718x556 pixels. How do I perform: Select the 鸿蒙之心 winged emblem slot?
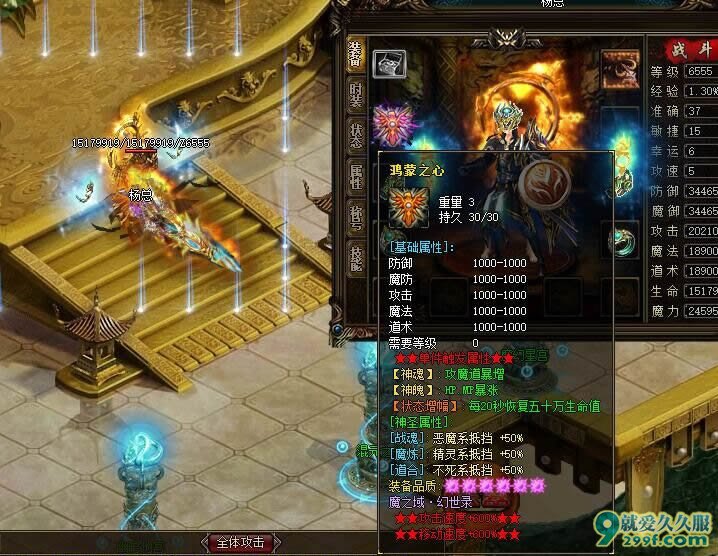[390, 123]
